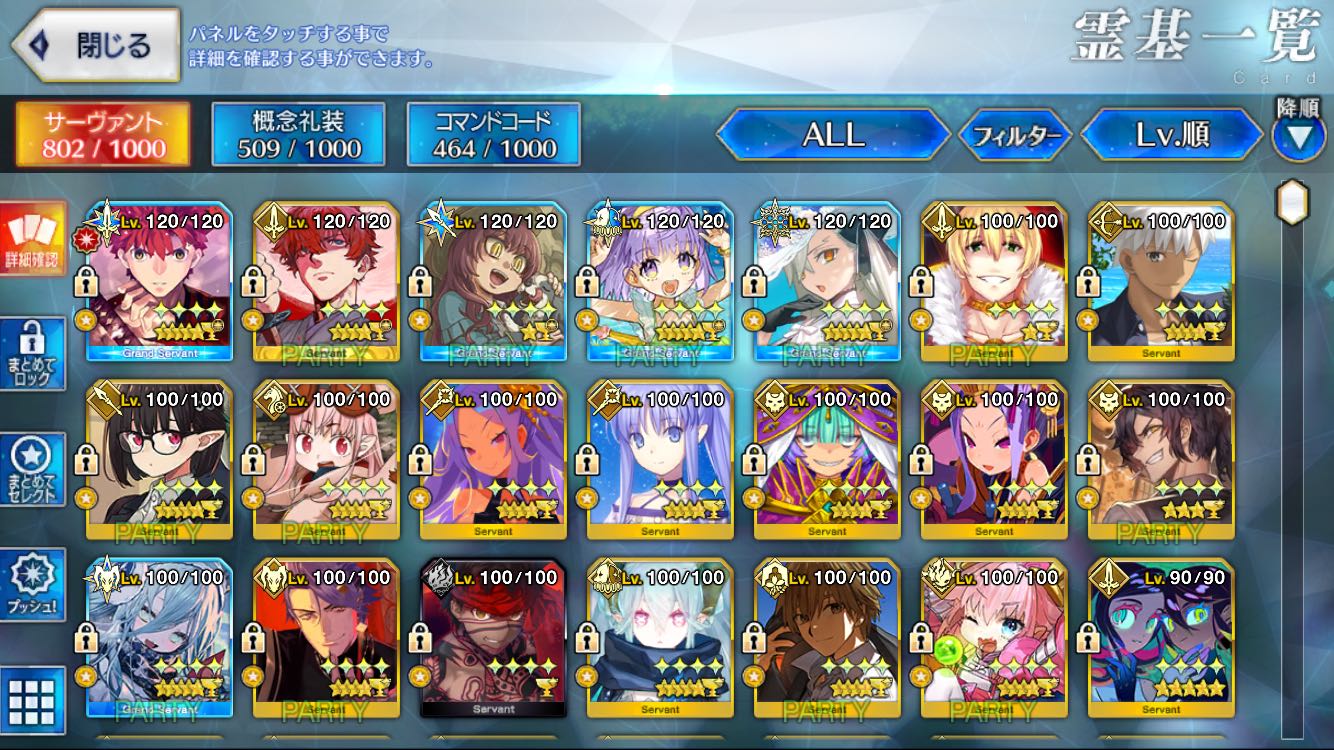Open the 概念礼装 tab

299,135
